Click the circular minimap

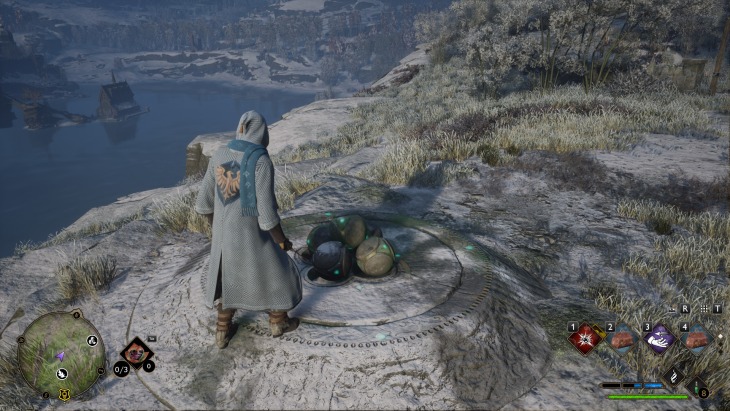tap(60, 354)
